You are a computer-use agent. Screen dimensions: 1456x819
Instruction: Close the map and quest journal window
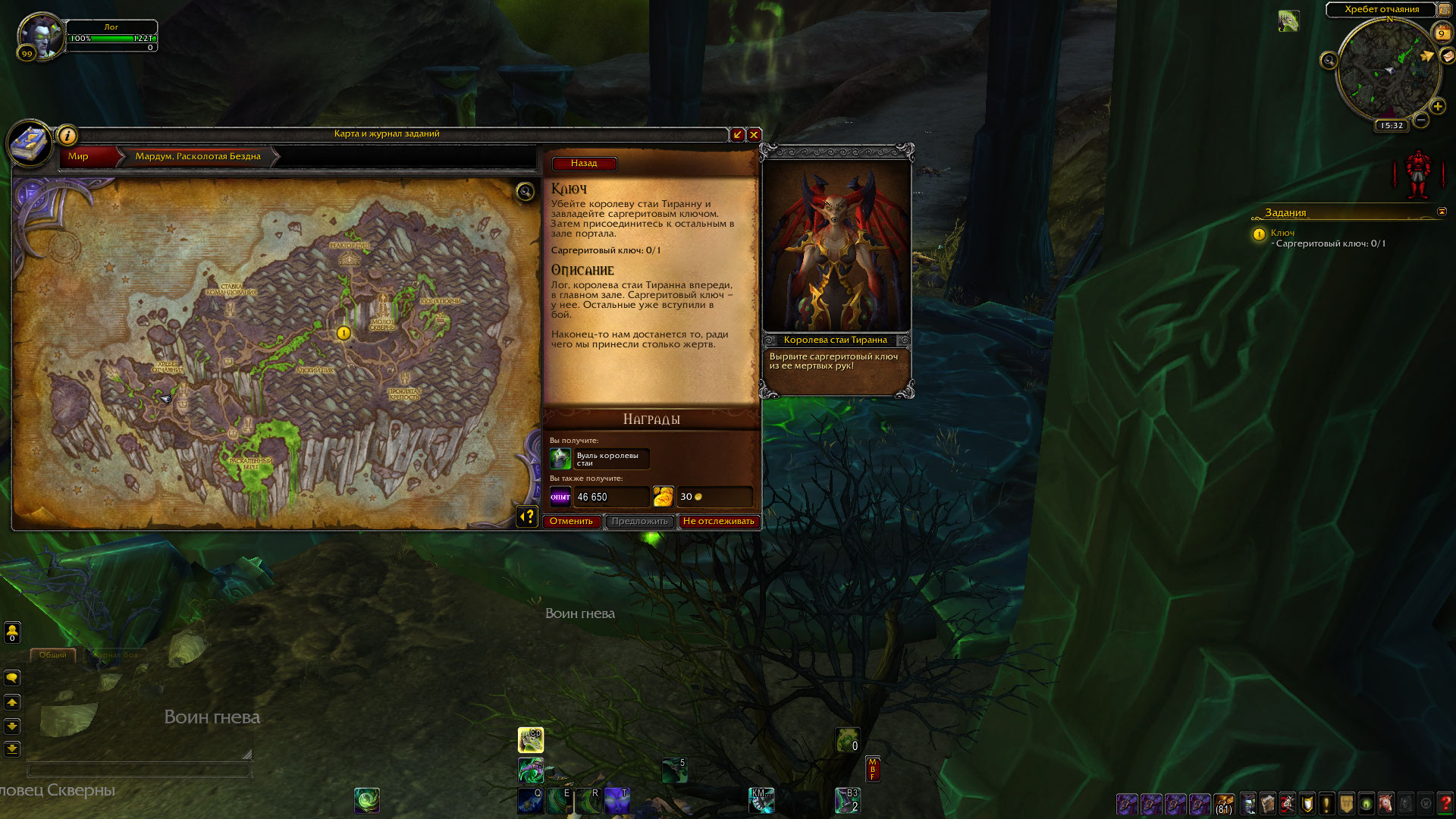point(754,134)
